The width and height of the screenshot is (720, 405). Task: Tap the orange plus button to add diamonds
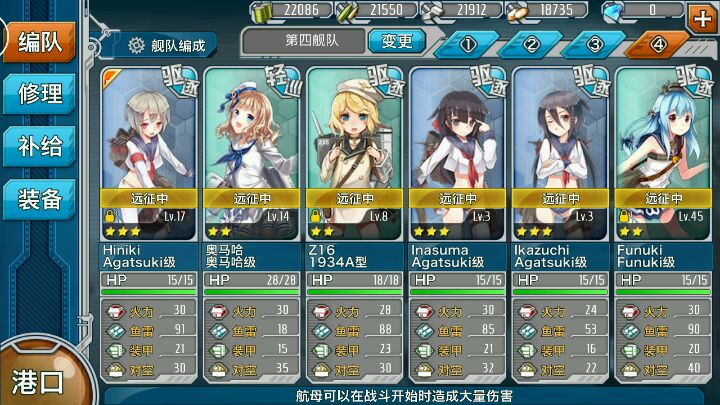tap(700, 15)
